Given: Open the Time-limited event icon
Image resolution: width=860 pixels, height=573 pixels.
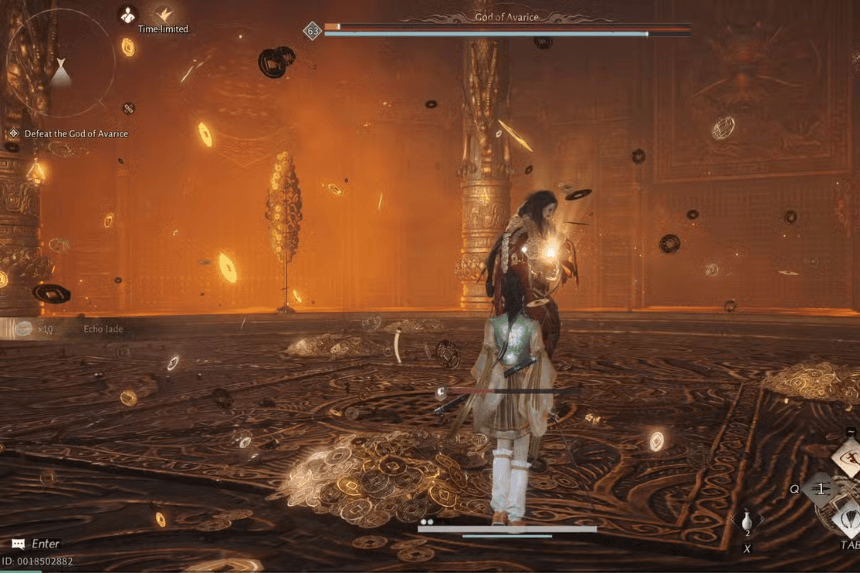Looking at the screenshot, I should pos(163,14).
